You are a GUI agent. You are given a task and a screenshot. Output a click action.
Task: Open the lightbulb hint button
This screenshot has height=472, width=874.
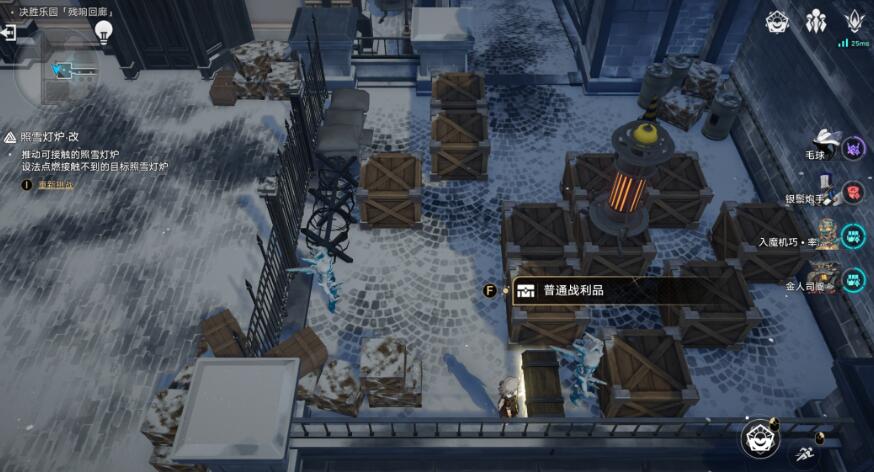pos(102,32)
